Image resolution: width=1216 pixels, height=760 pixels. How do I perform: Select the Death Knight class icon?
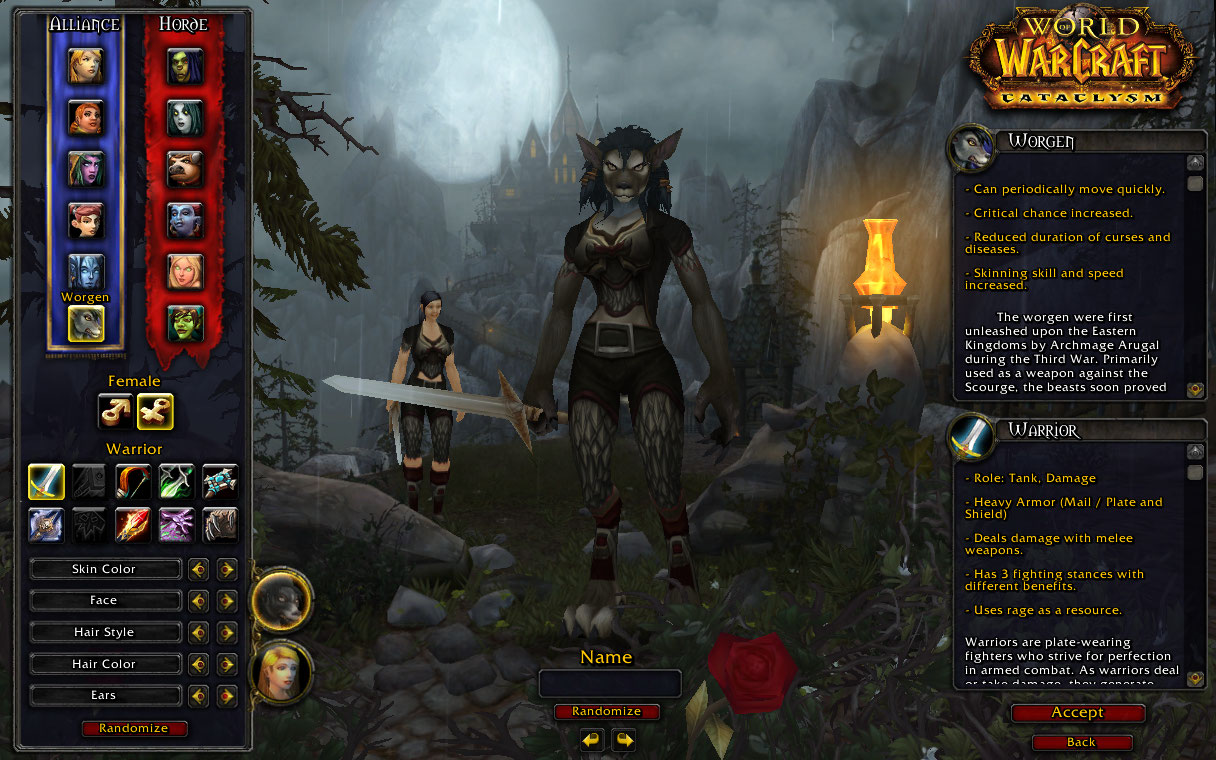46,524
